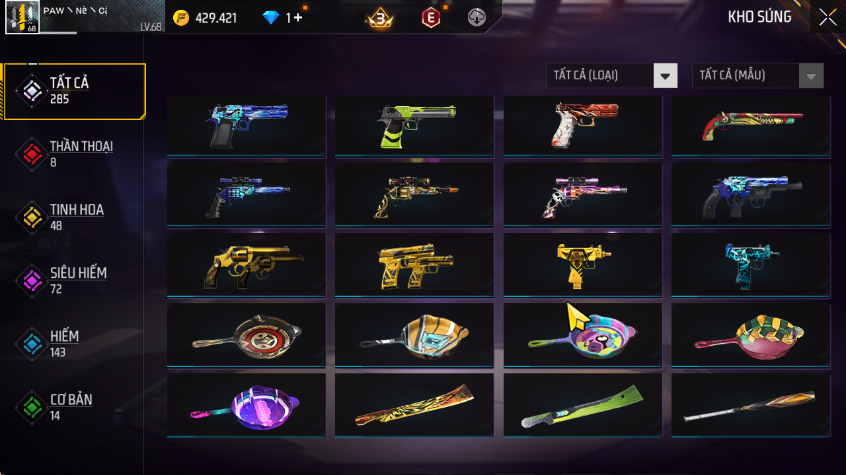Image resolution: width=846 pixels, height=475 pixels.
Task: Select the green Desert Eagle skin
Action: pos(414,125)
